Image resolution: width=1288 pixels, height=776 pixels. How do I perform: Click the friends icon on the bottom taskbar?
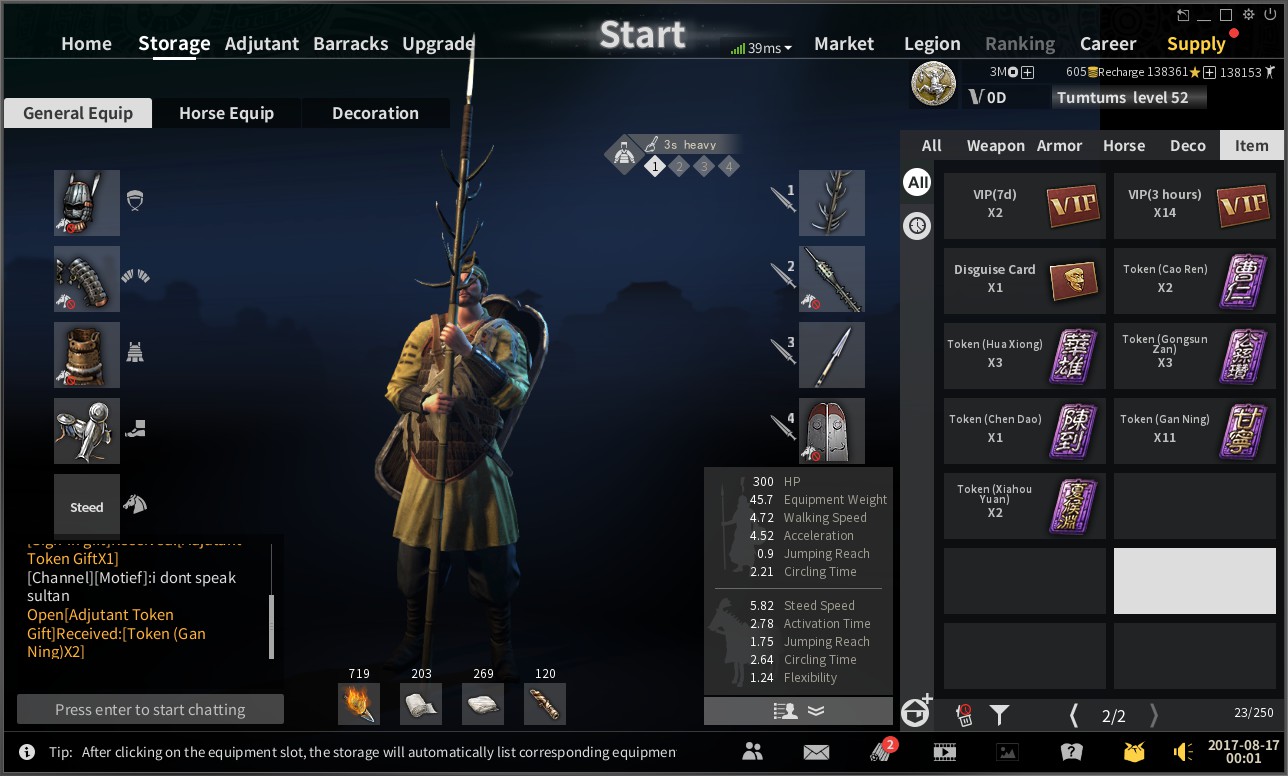[753, 751]
